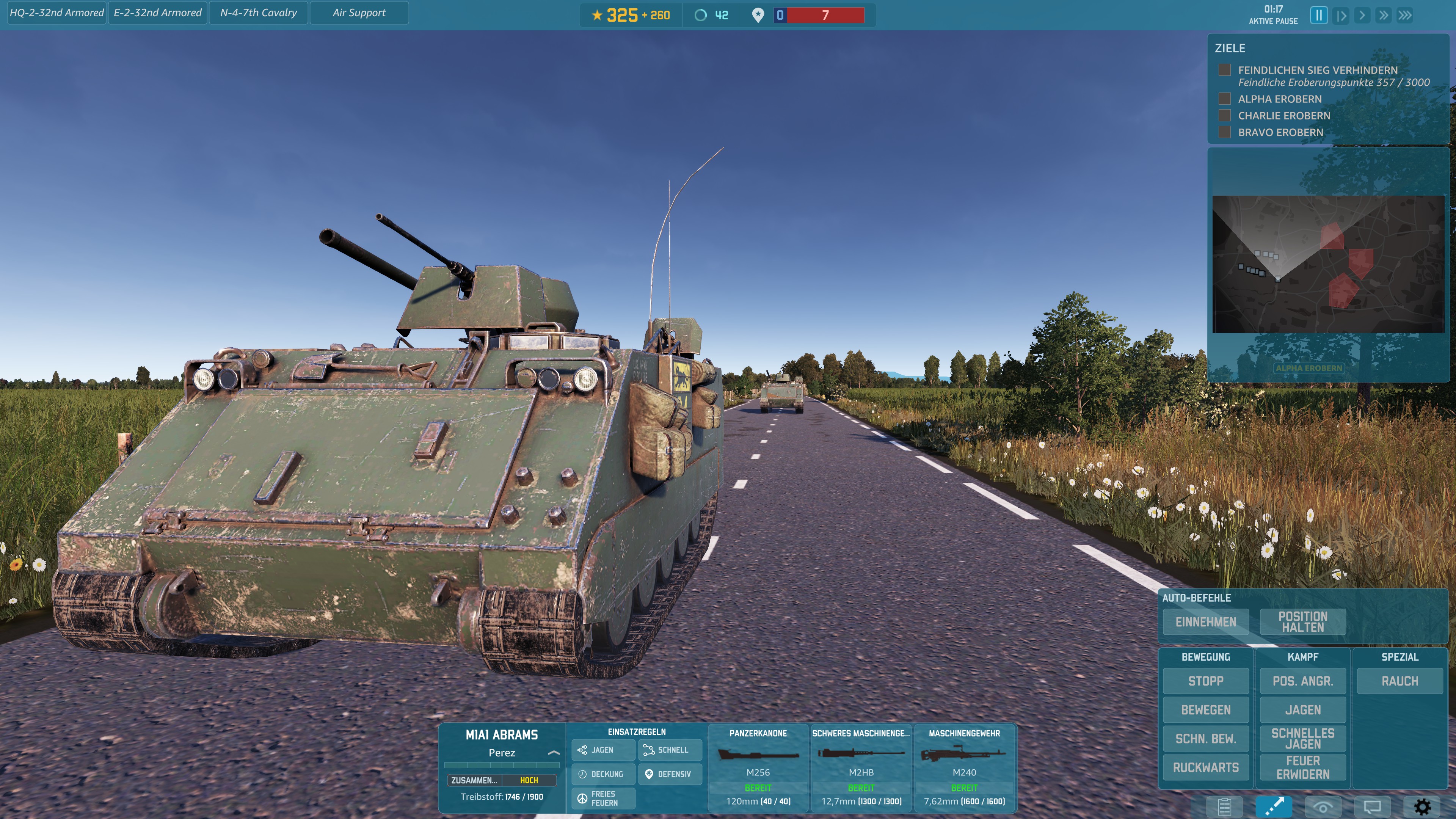Expand the Perez unit info arrow
Viewport: 1456px width, 819px height.
tap(553, 753)
